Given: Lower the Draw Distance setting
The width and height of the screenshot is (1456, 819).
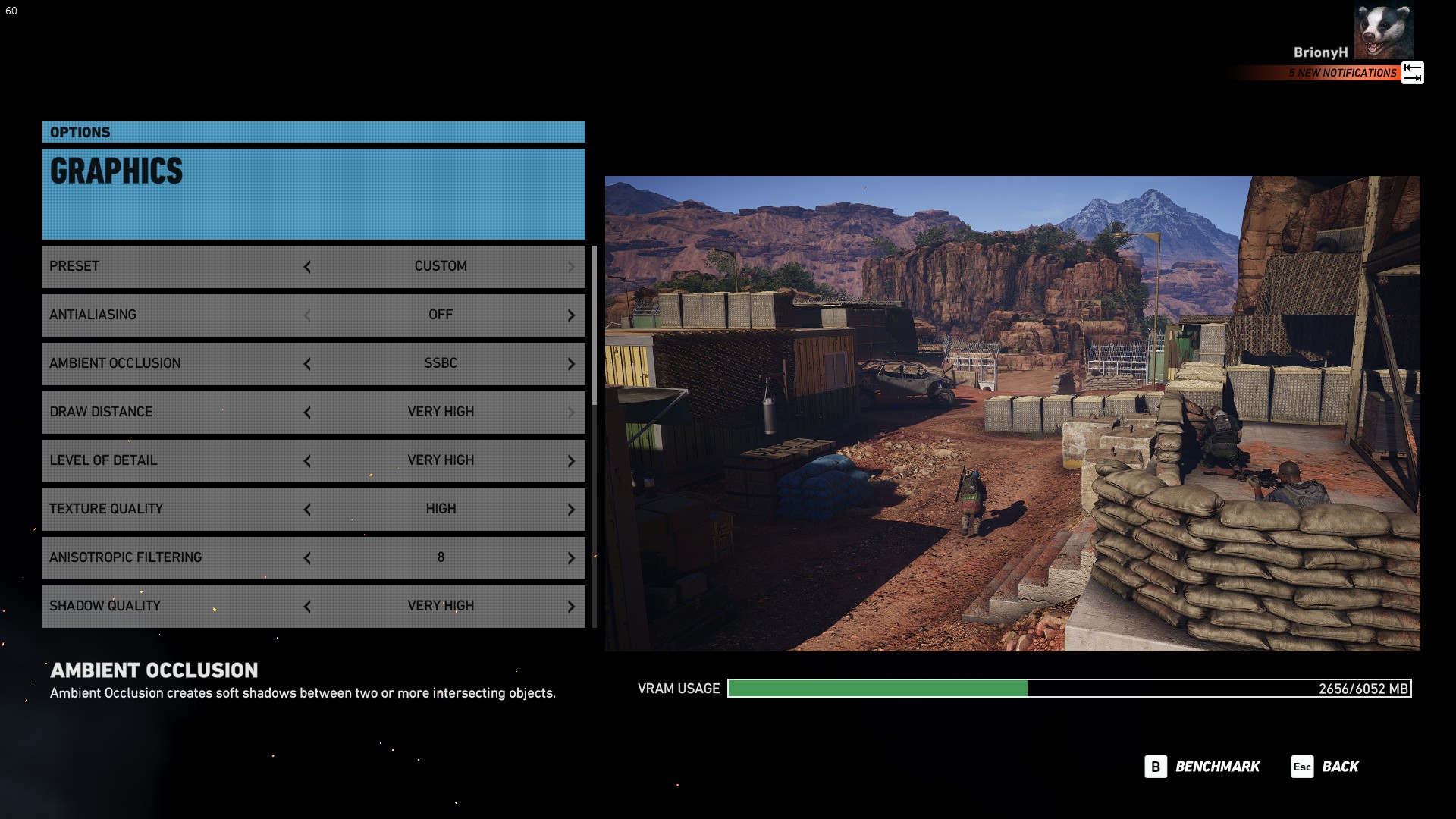Looking at the screenshot, I should tap(307, 413).
